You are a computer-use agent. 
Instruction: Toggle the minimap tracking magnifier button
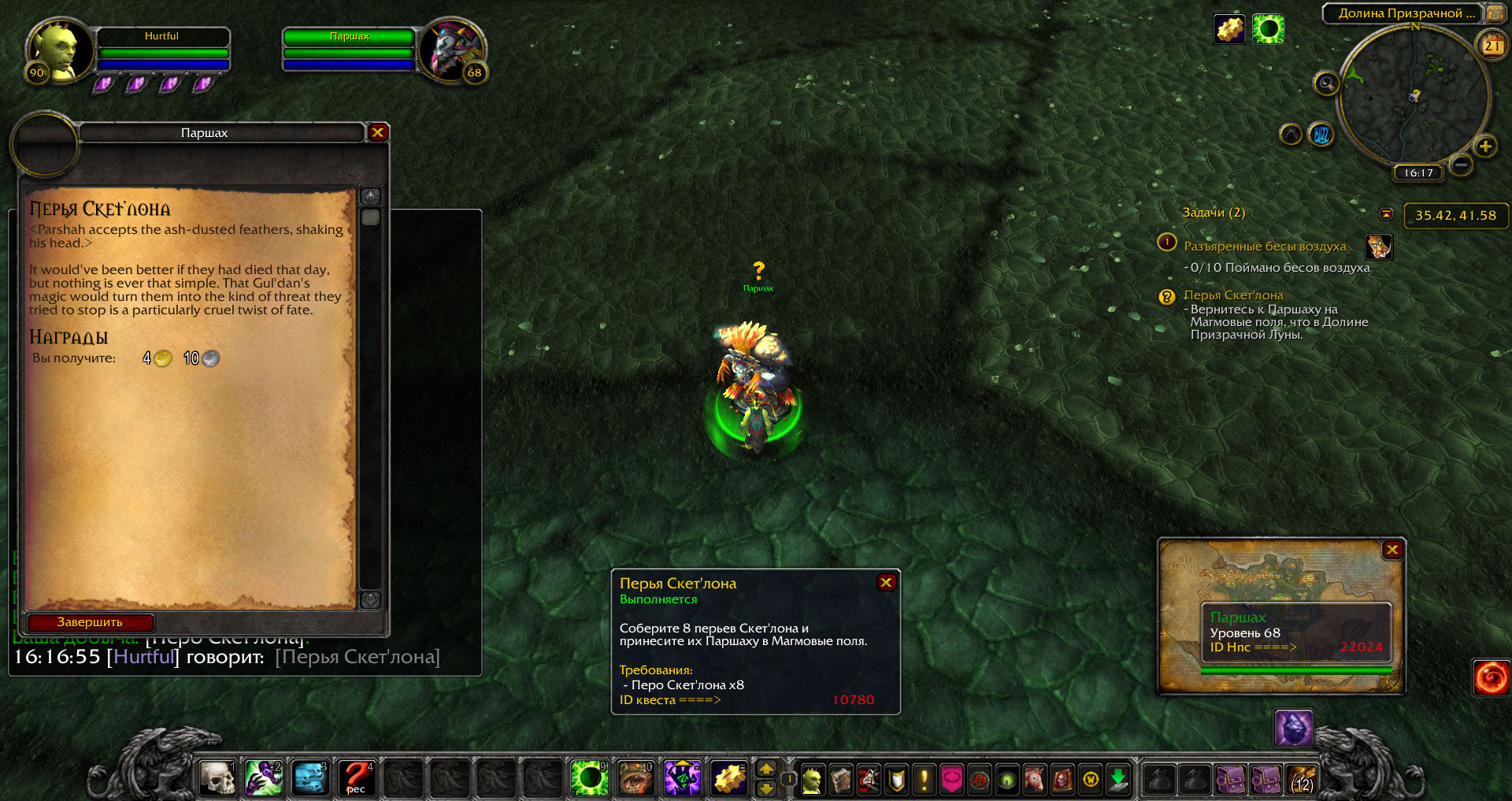1327,83
